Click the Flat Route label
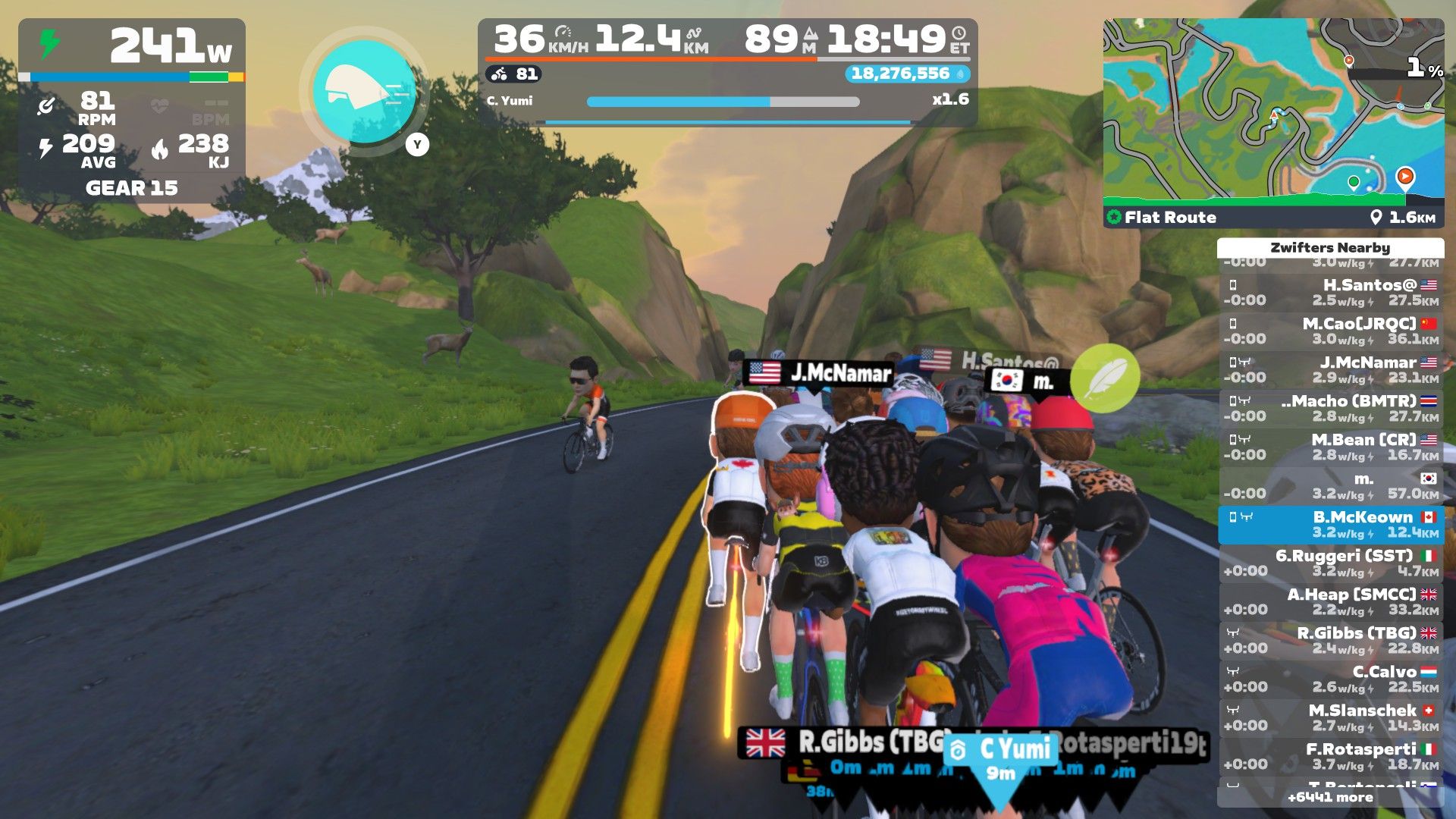Image resolution: width=1456 pixels, height=819 pixels. (1169, 218)
